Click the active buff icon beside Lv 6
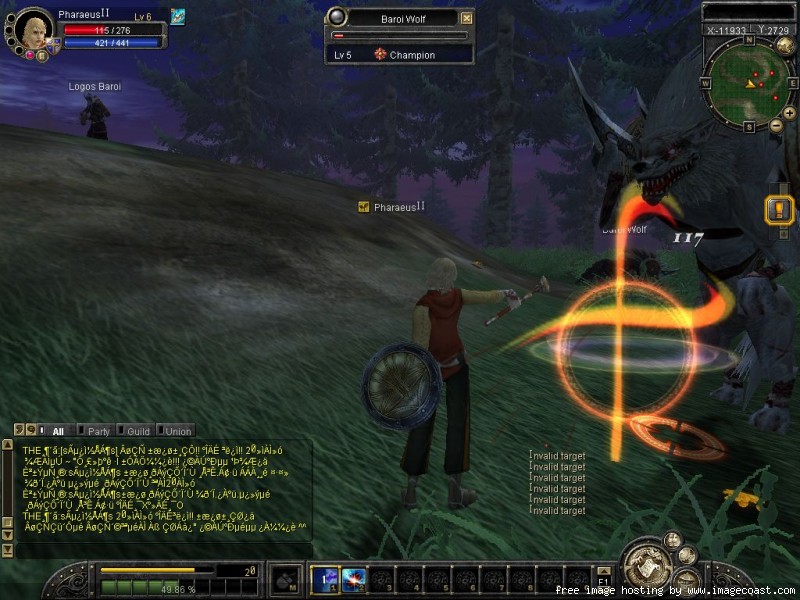Image resolution: width=800 pixels, height=600 pixels. click(x=177, y=16)
